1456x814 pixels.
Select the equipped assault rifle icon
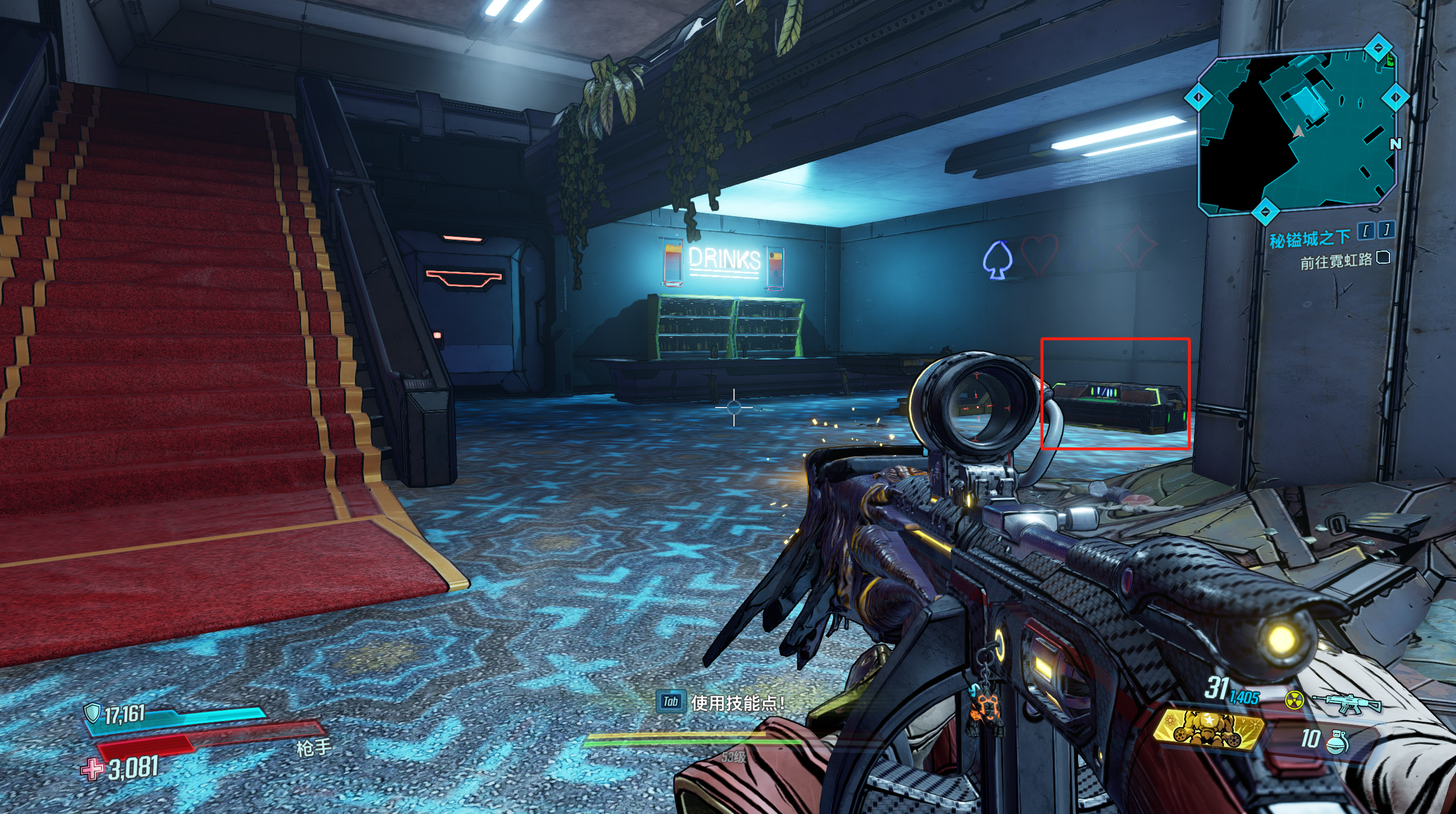[x=1346, y=702]
